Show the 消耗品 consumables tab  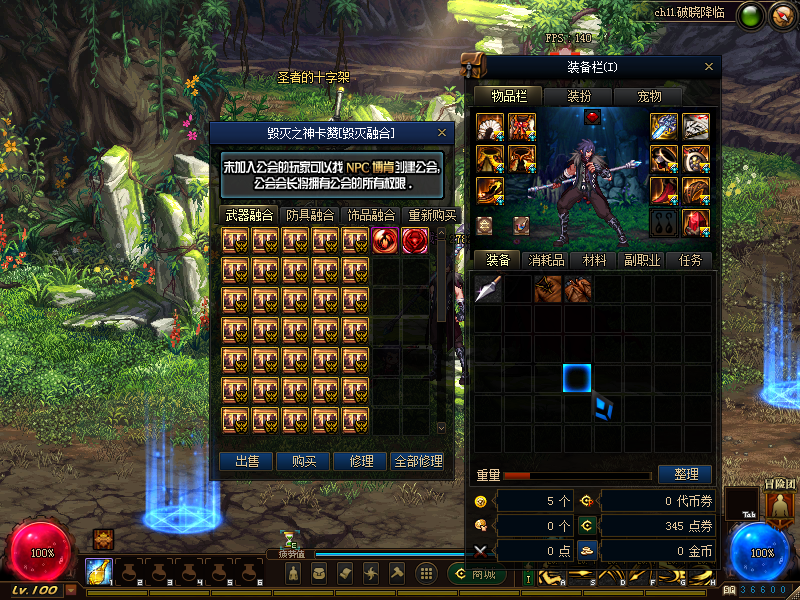(546, 260)
